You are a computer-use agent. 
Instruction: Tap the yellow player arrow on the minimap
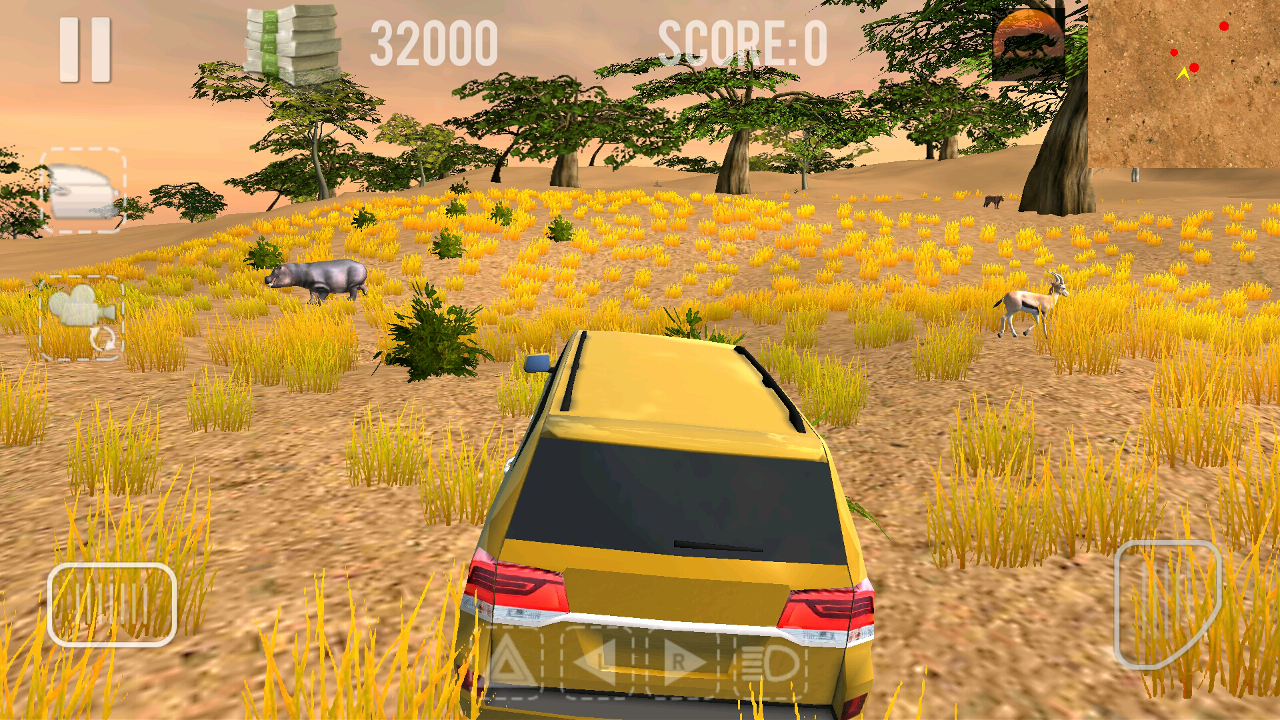(x=1184, y=74)
